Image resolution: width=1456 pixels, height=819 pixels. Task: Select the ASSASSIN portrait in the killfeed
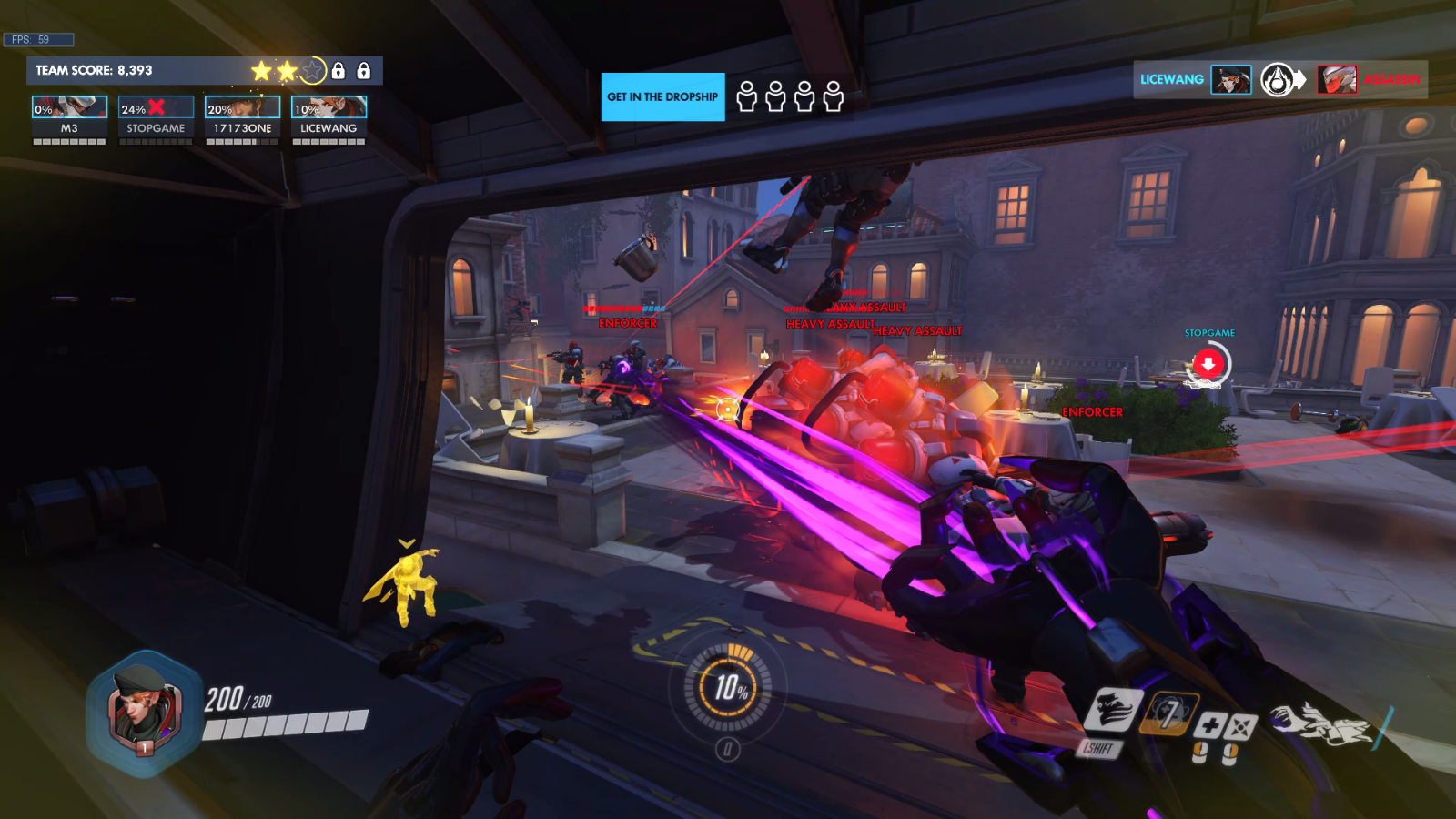[x=1335, y=79]
